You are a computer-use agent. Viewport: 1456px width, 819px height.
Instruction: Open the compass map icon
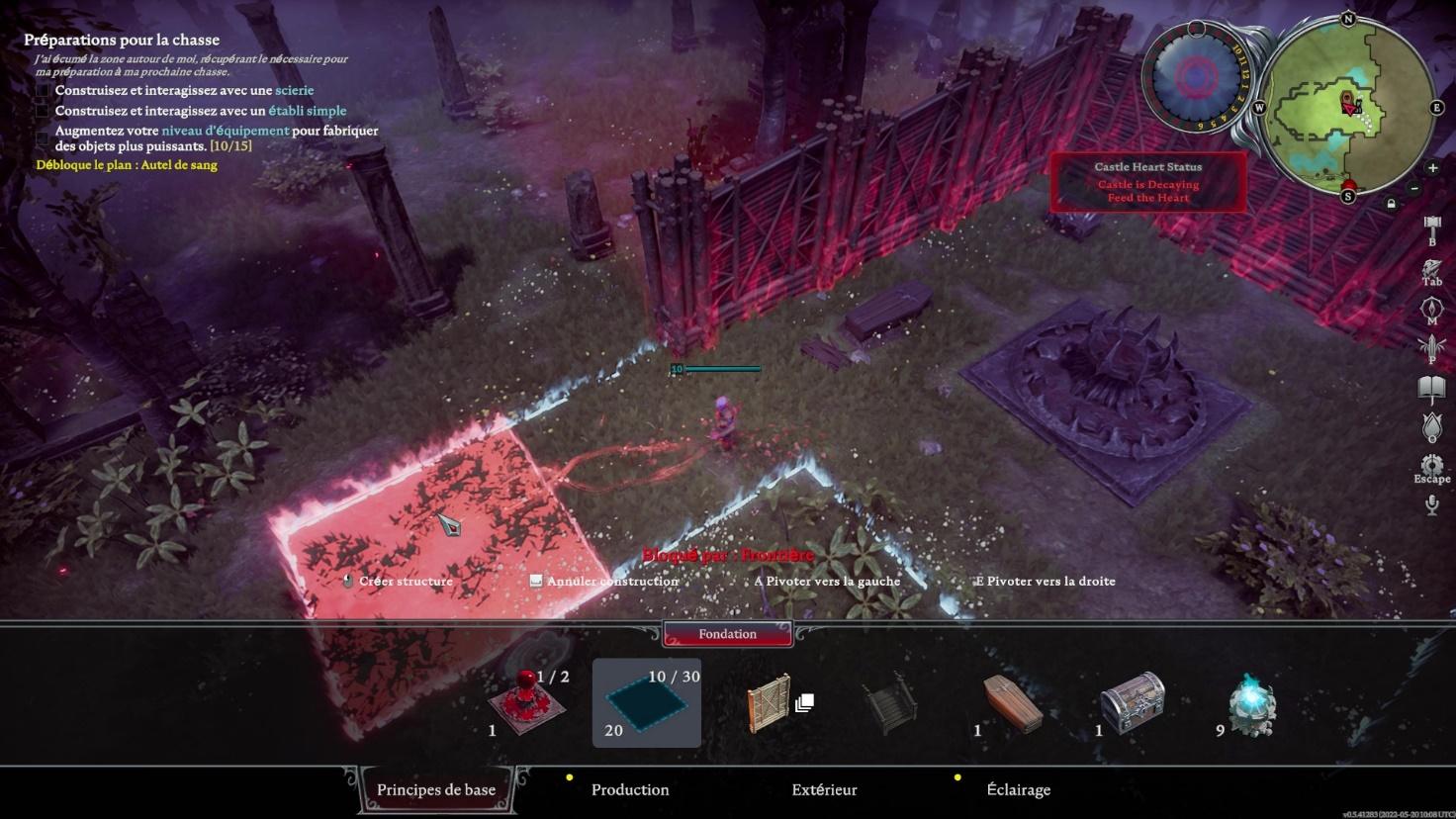[x=1431, y=309]
